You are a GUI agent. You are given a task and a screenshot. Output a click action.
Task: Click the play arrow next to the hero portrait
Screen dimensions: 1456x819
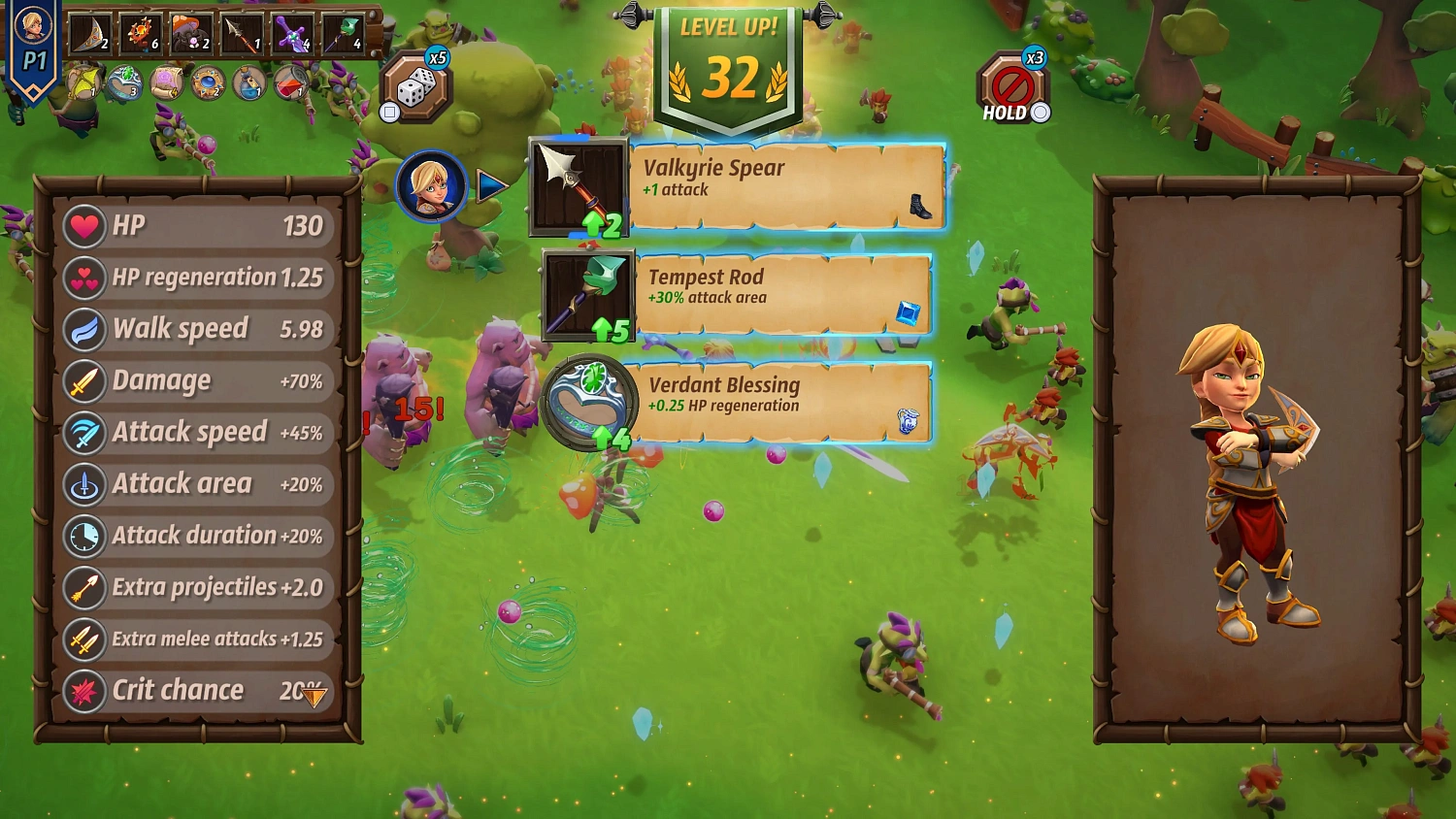pyautogui.click(x=490, y=184)
